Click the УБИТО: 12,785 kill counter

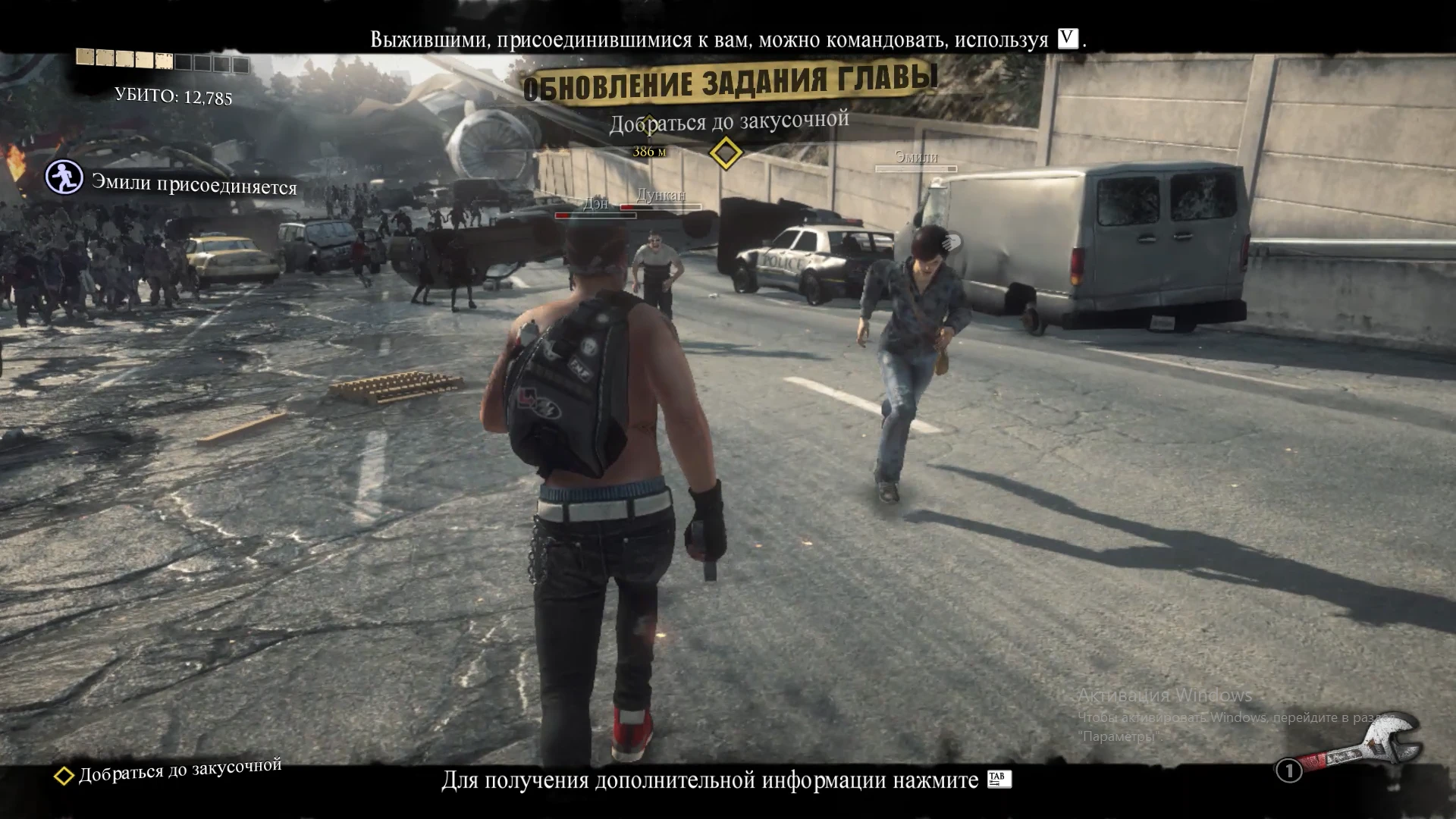tap(173, 96)
